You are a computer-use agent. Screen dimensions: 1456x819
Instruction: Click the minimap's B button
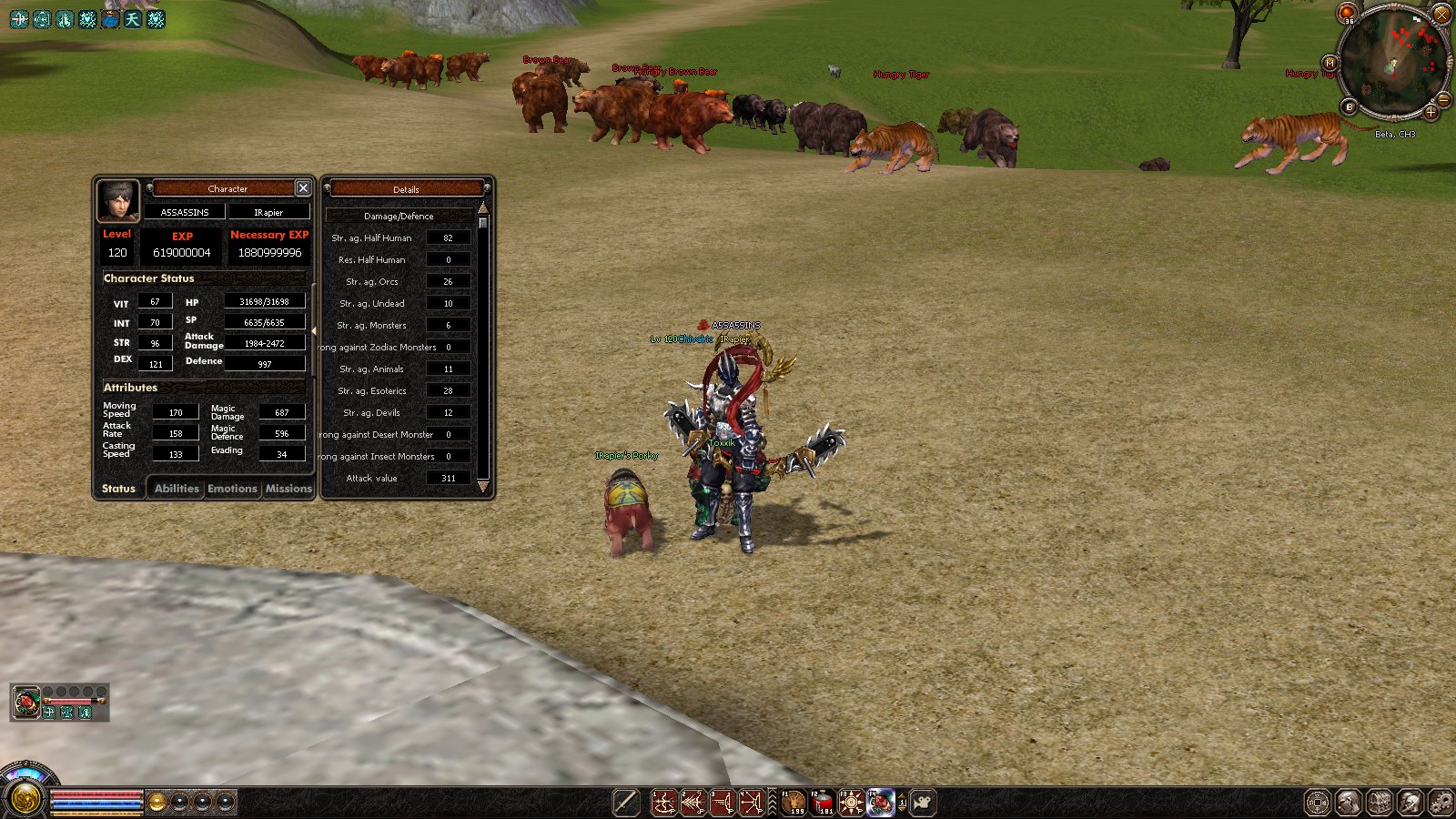(x=1350, y=106)
